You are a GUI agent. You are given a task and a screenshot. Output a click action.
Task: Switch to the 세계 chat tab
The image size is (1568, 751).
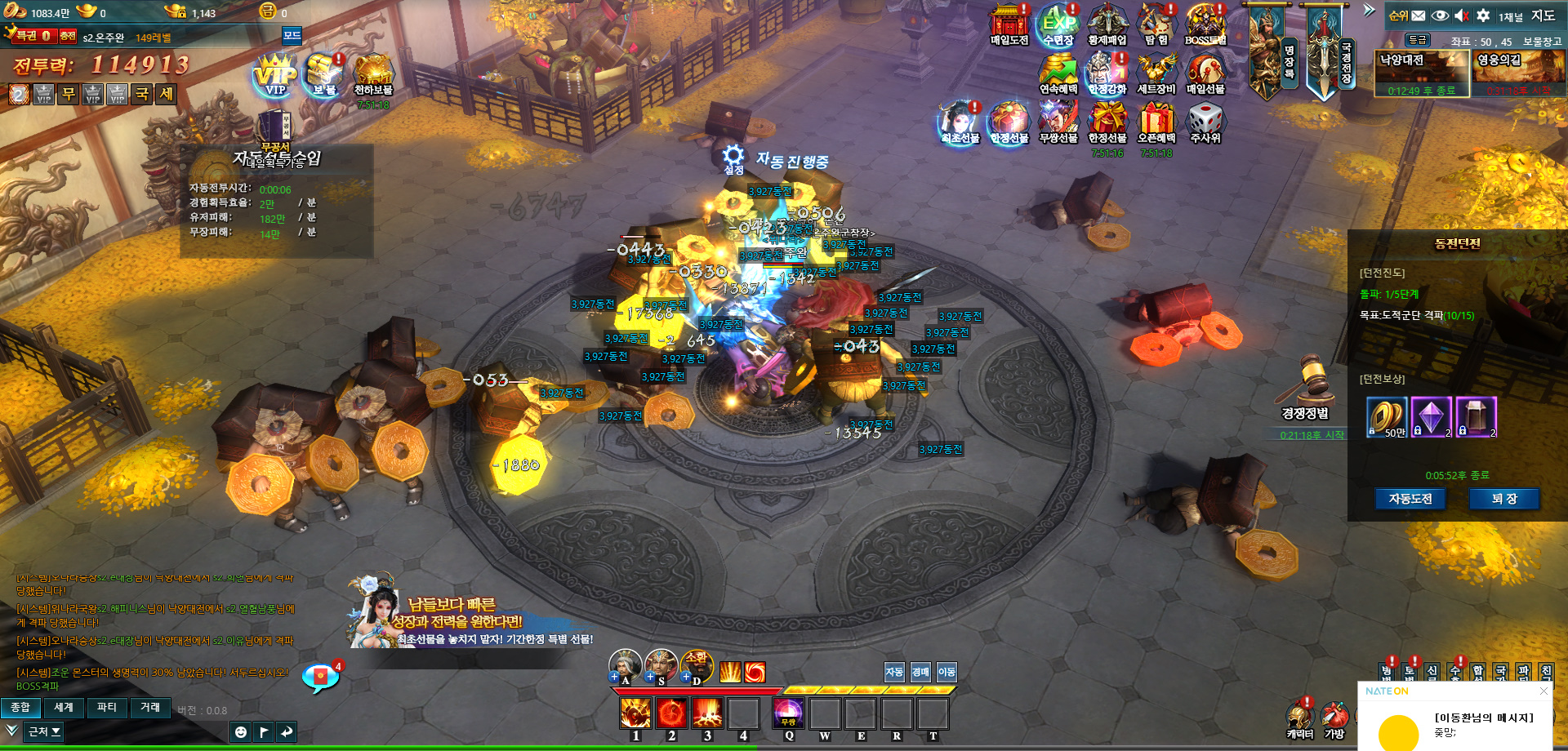pos(64,708)
